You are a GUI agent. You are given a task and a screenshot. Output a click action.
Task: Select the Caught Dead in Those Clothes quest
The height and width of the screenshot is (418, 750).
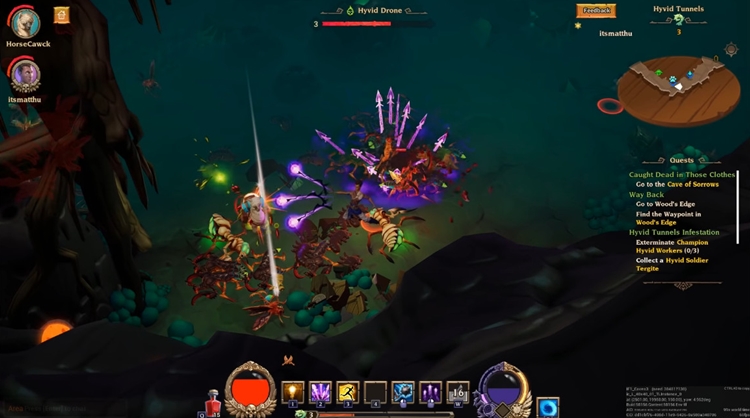tap(681, 175)
